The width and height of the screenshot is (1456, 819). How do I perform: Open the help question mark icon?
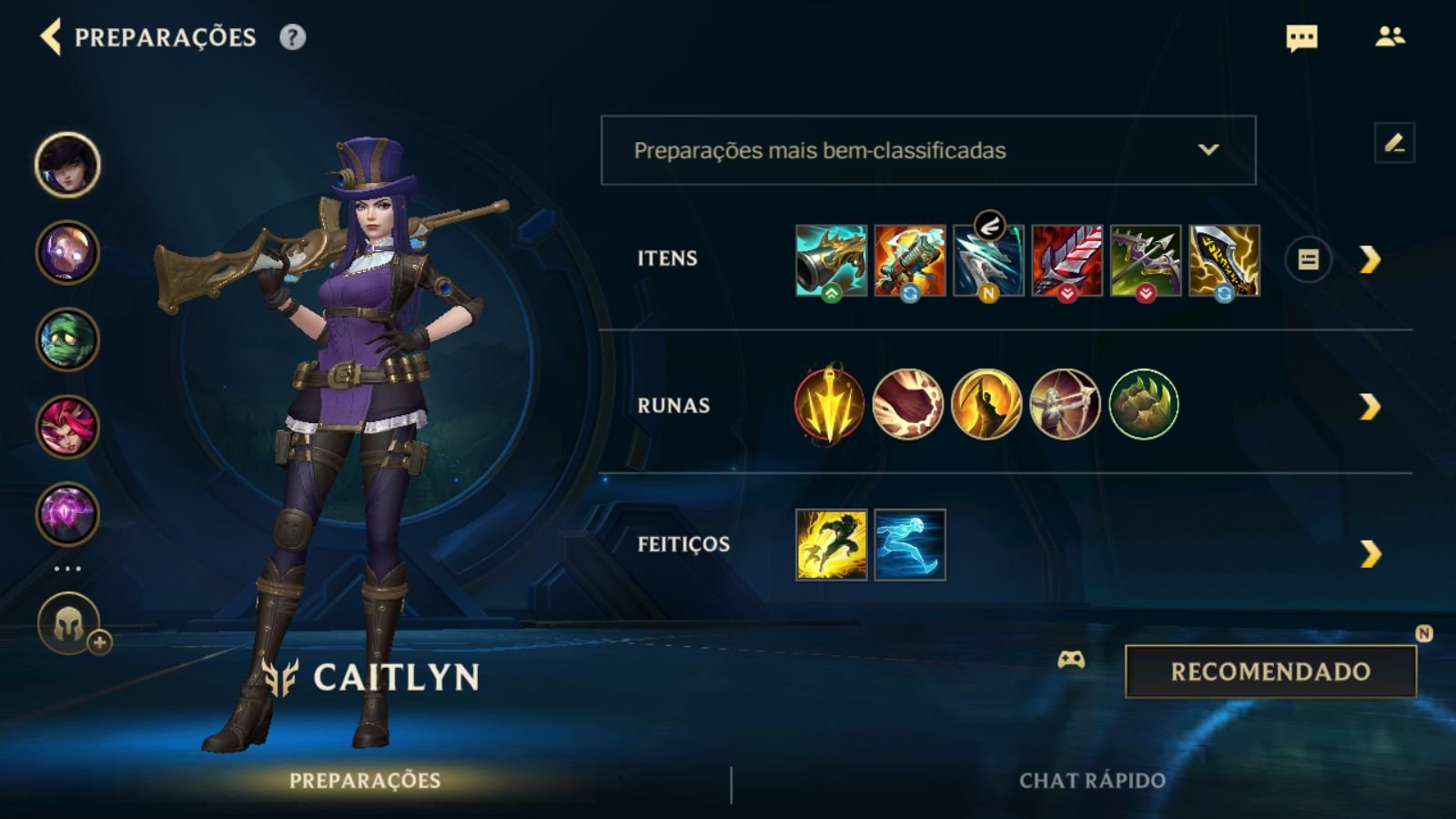[x=292, y=37]
